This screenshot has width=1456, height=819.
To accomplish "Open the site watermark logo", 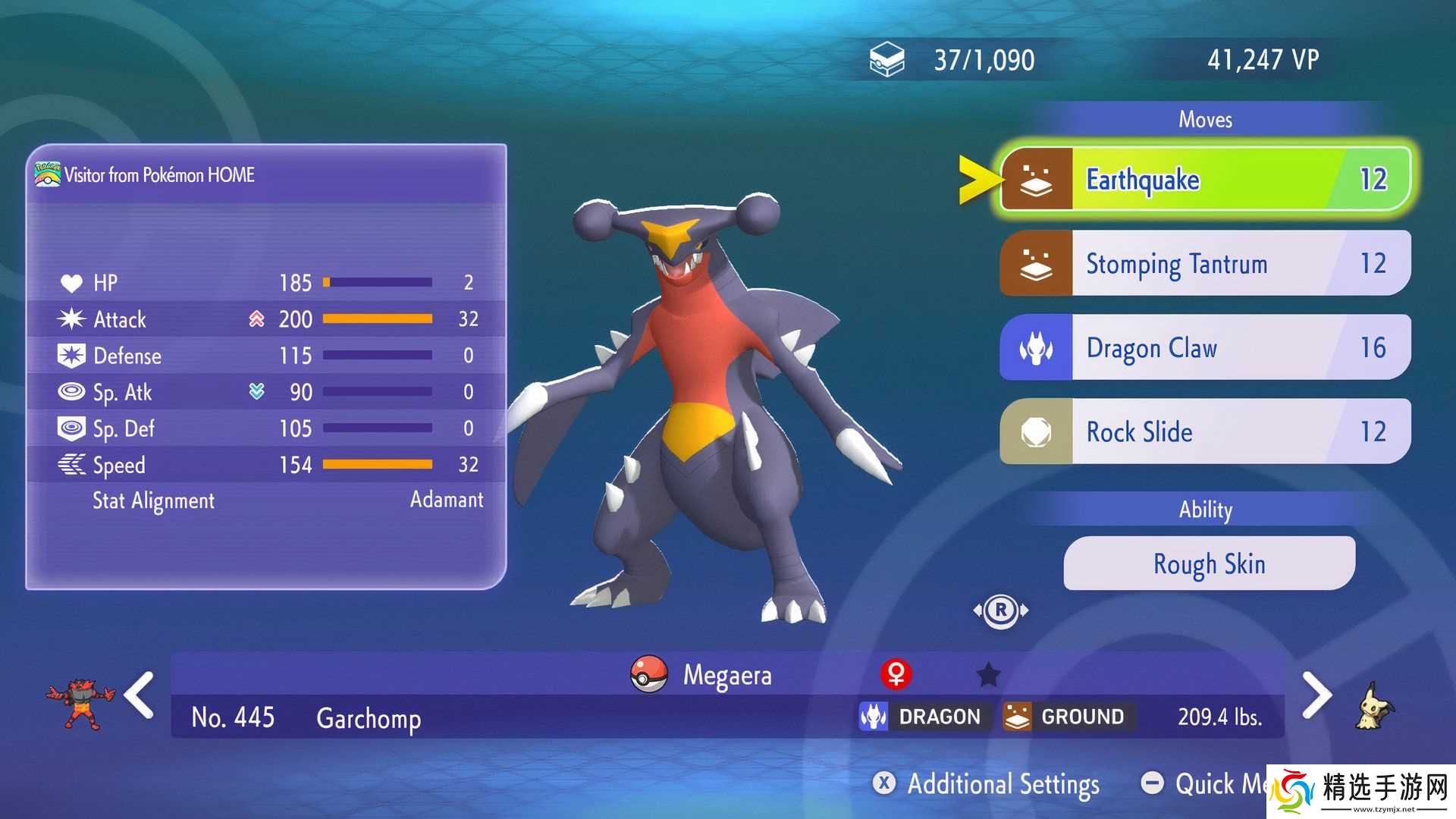I will (1361, 792).
